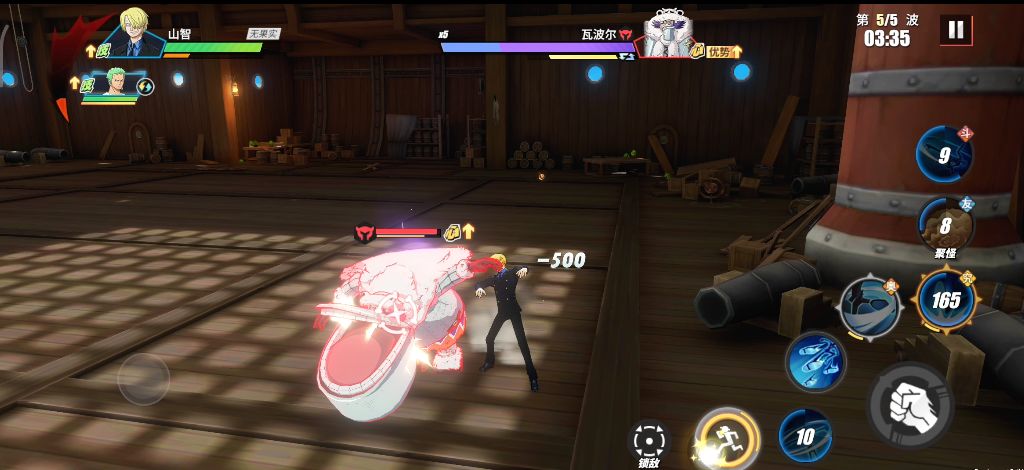Screen dimensions: 1024x470
Task: Tap the fist basic attack button
Action: tap(910, 404)
